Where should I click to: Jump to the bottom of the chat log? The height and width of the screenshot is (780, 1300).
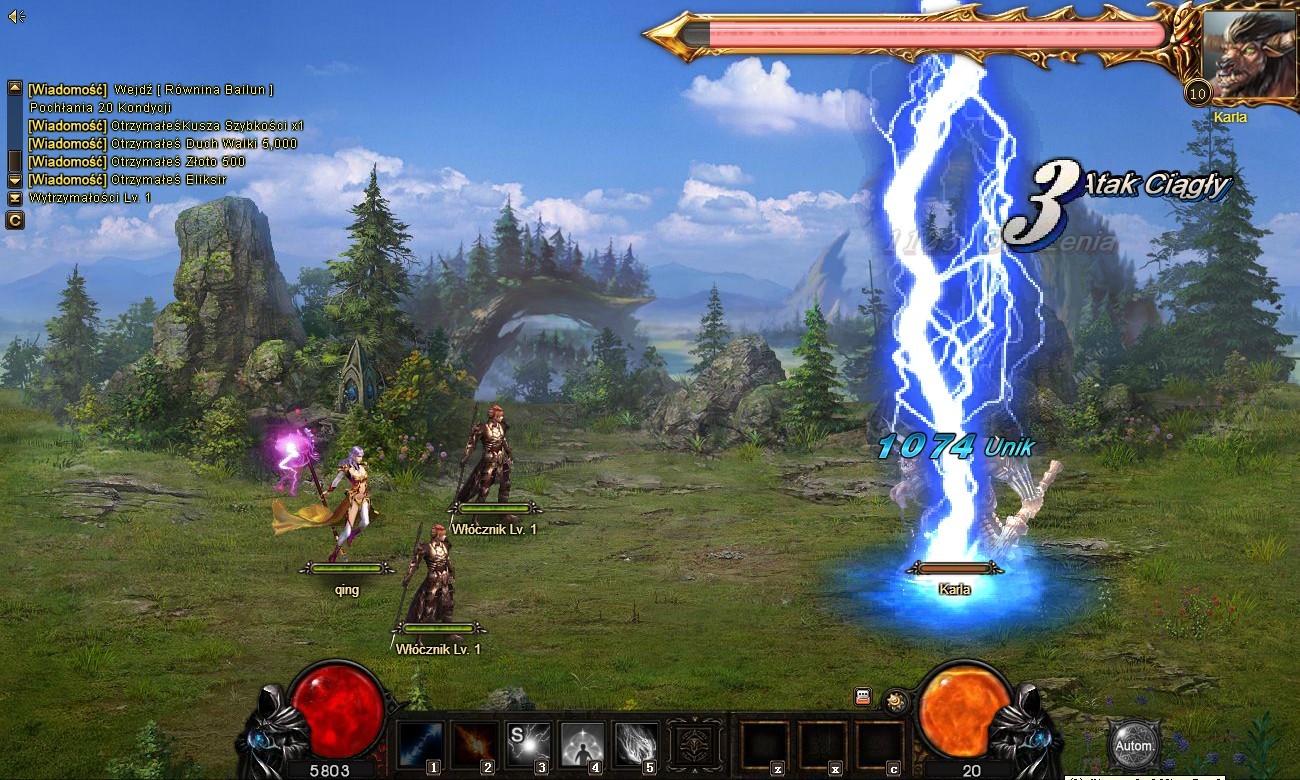pos(15,198)
